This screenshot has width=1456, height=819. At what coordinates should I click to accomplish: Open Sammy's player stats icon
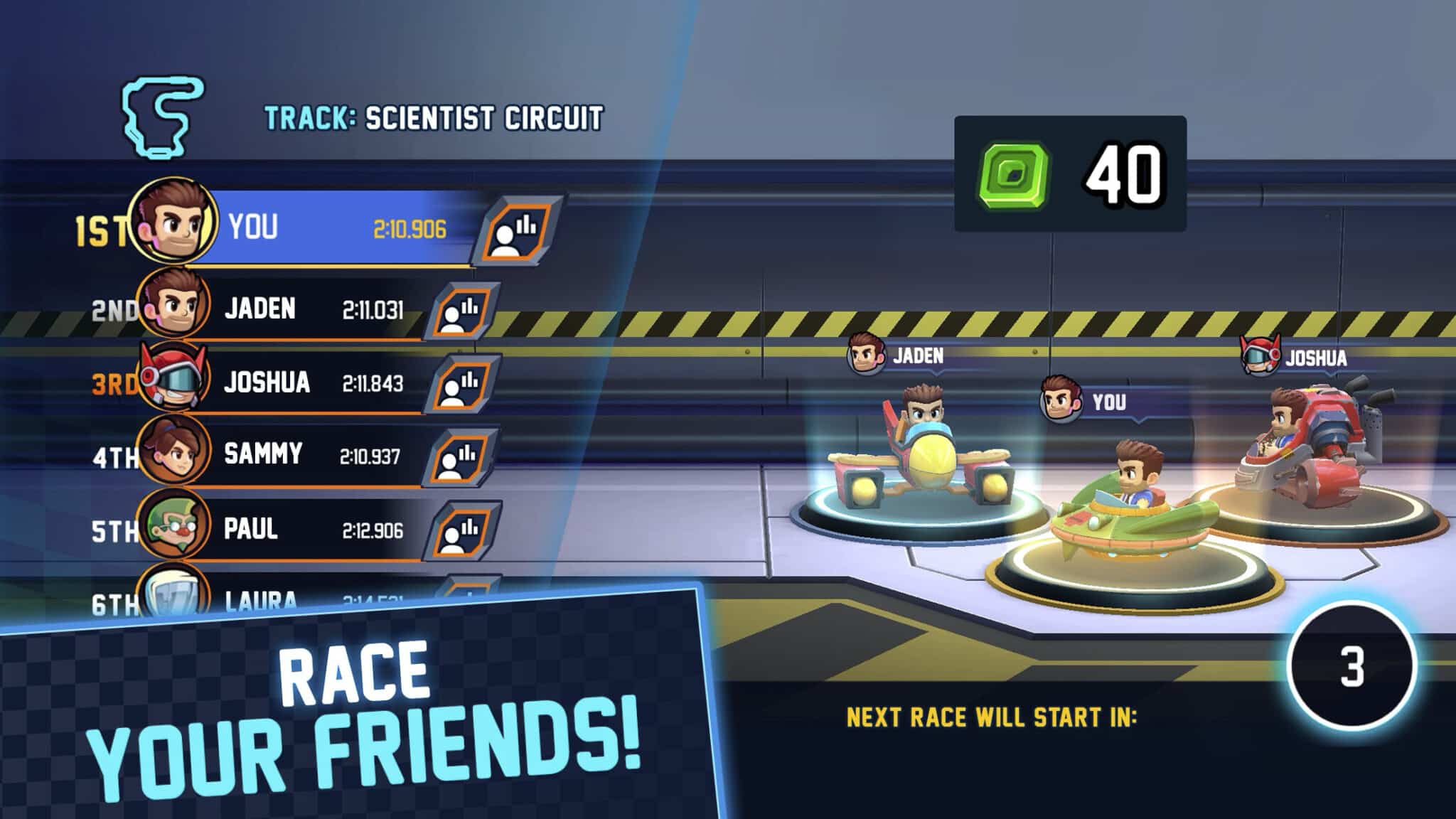[461, 456]
